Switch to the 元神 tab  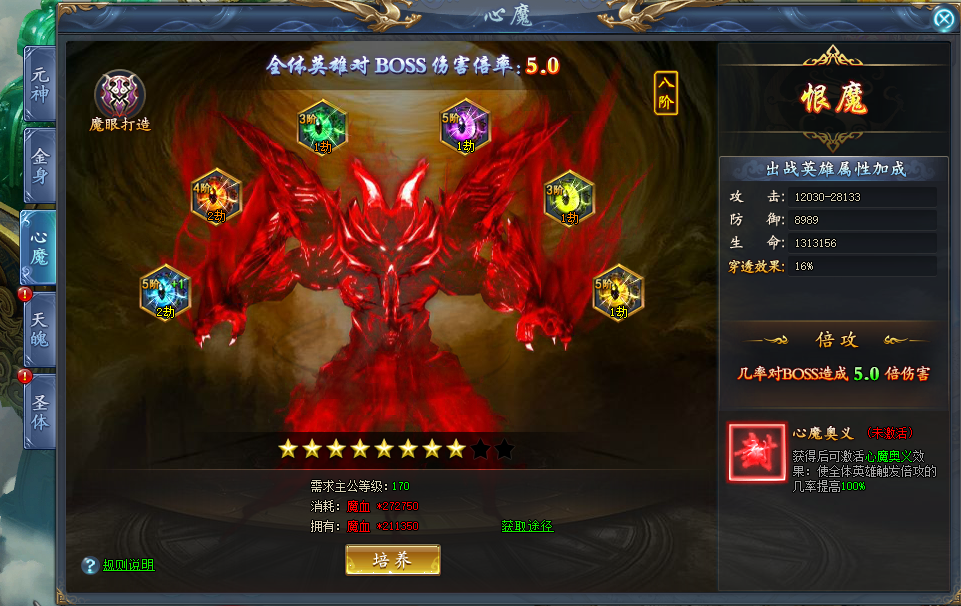[x=40, y=84]
